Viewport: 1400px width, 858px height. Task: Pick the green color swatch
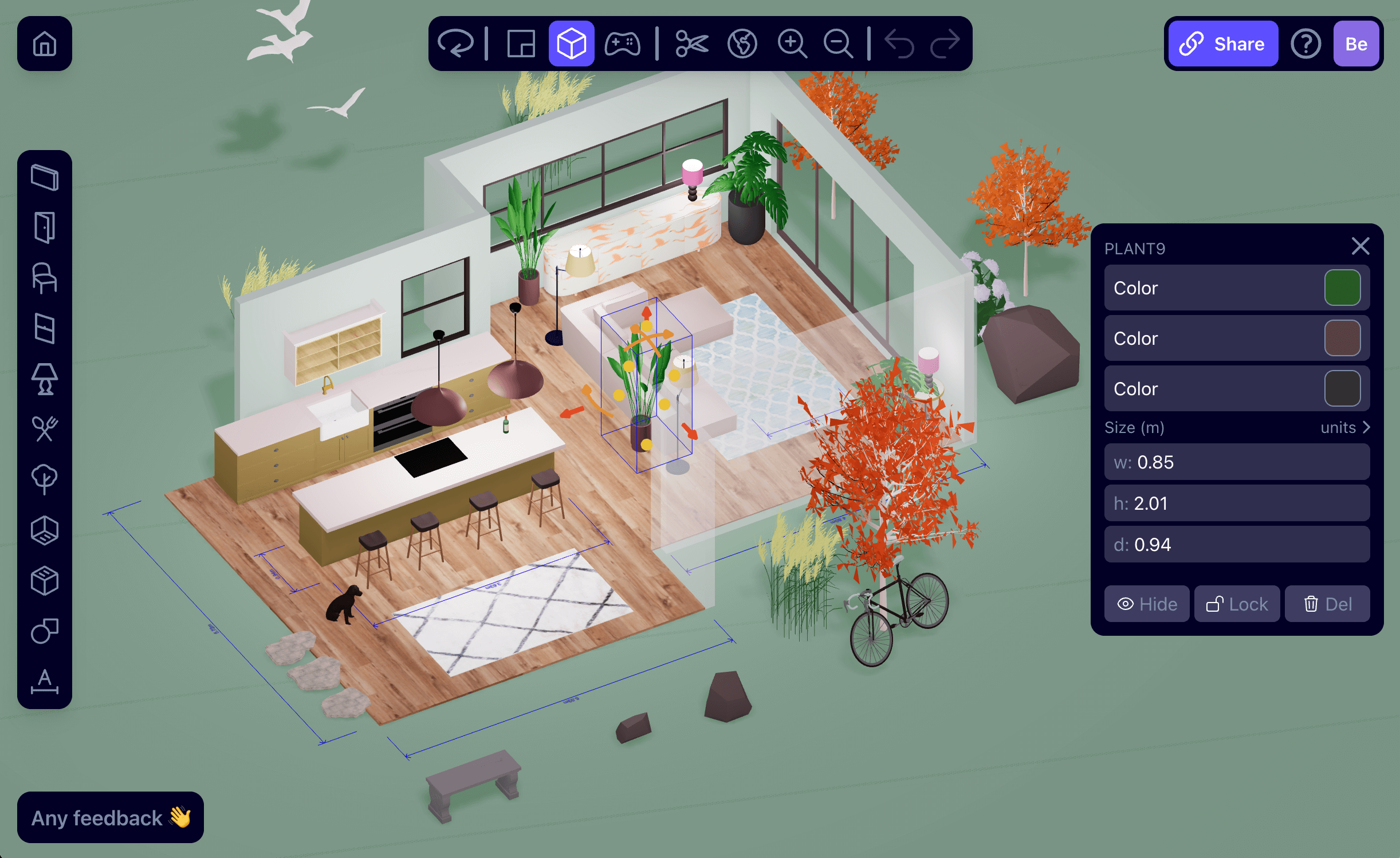pyautogui.click(x=1342, y=288)
